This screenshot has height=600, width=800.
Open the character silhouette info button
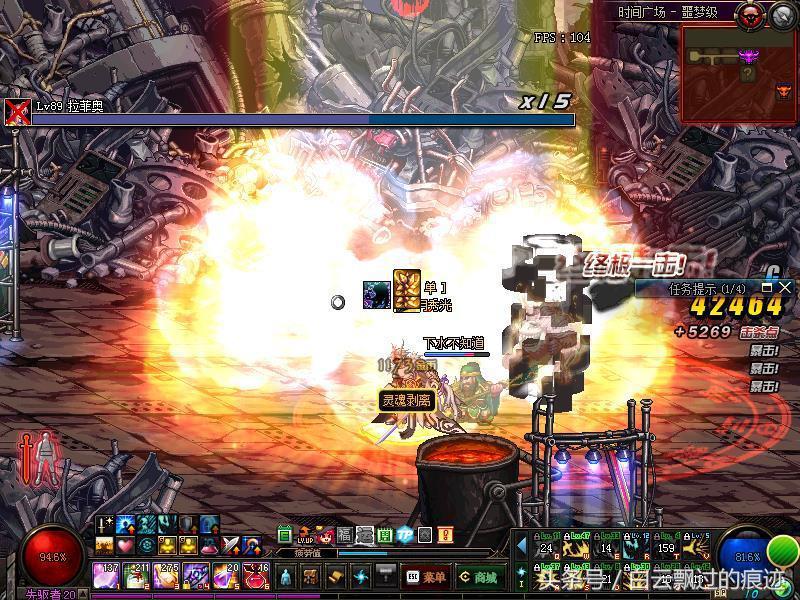(x=285, y=577)
